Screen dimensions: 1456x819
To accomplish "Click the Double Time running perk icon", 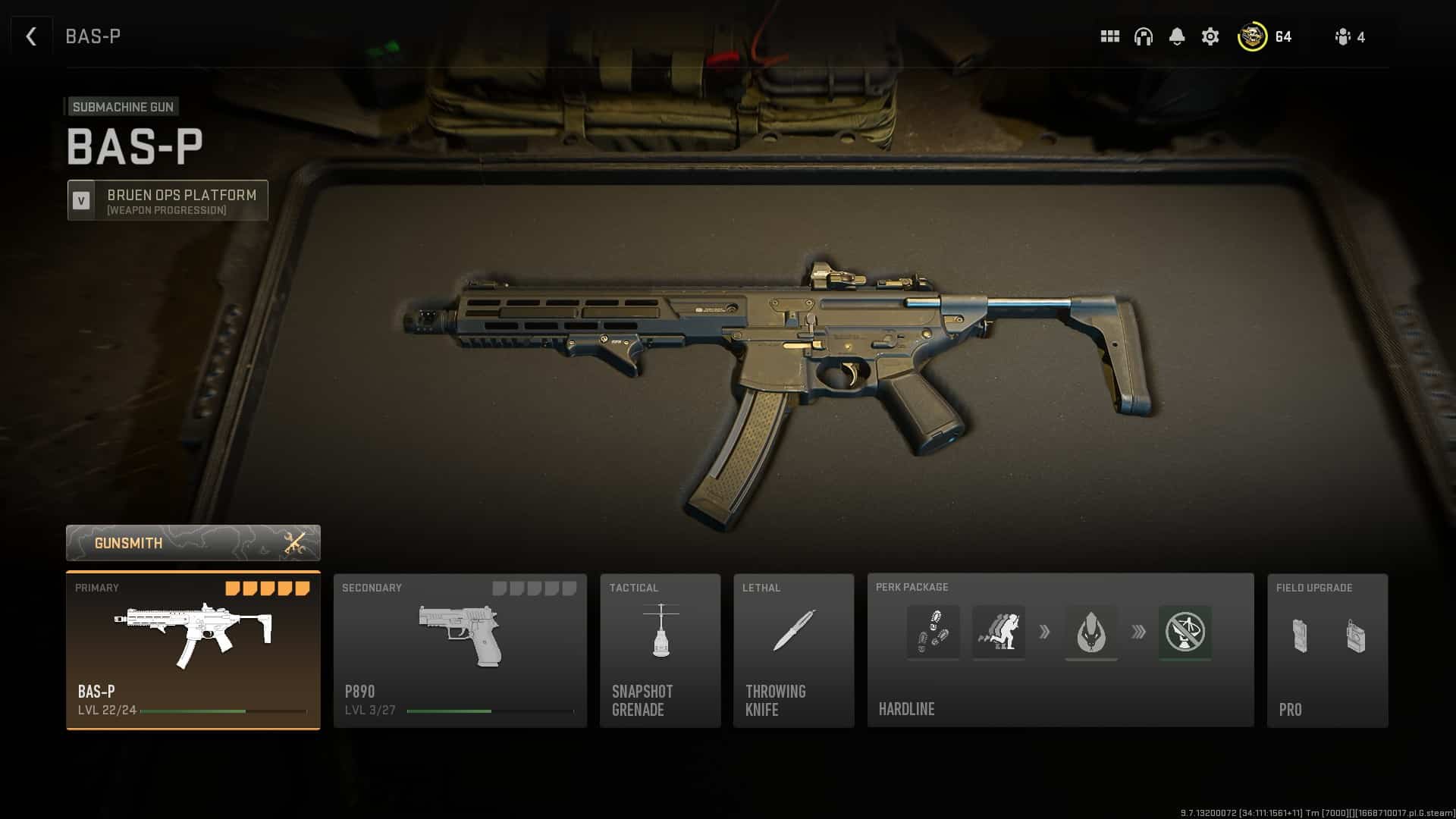I will [x=998, y=632].
